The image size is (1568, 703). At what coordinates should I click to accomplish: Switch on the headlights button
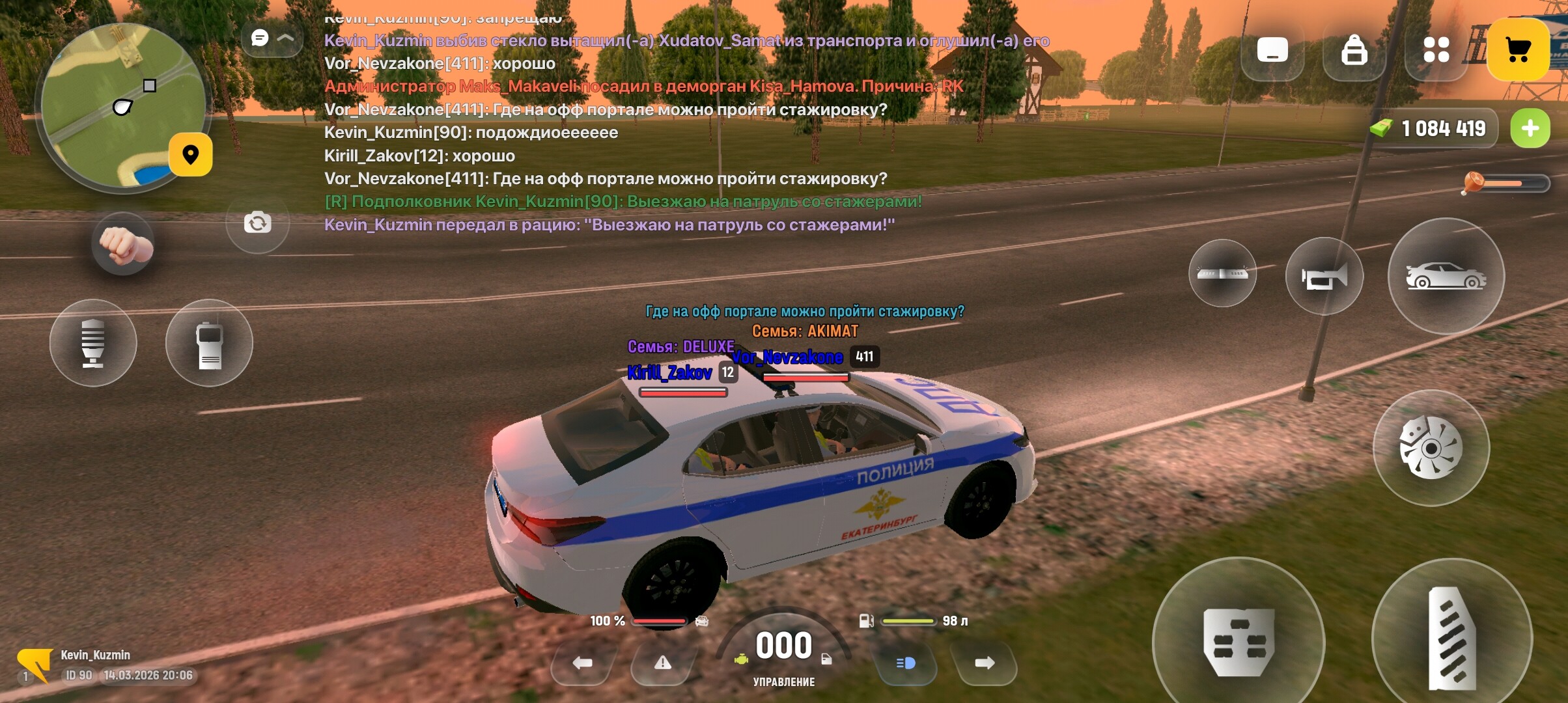click(x=906, y=663)
